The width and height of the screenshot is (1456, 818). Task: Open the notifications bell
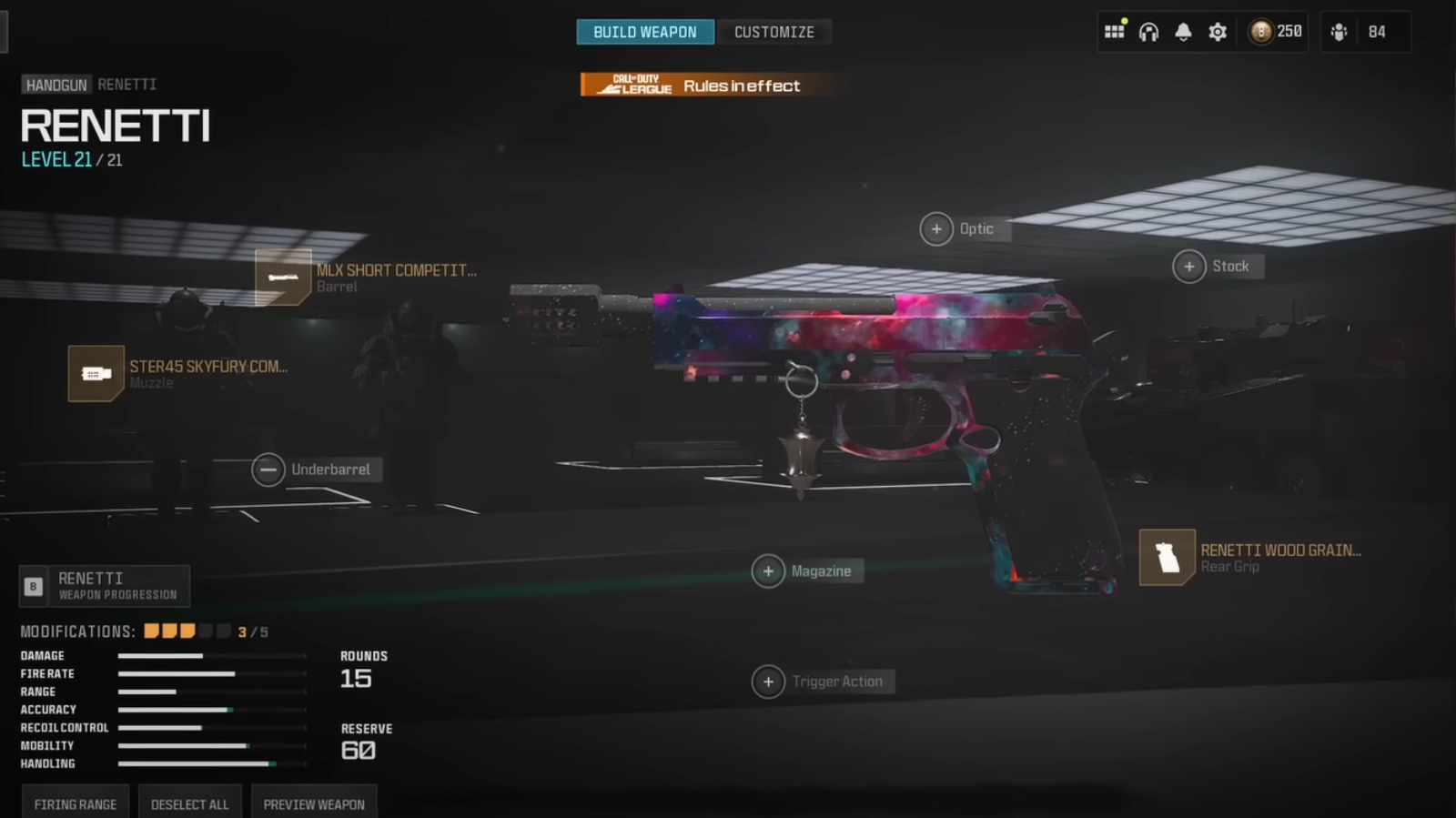[1183, 31]
